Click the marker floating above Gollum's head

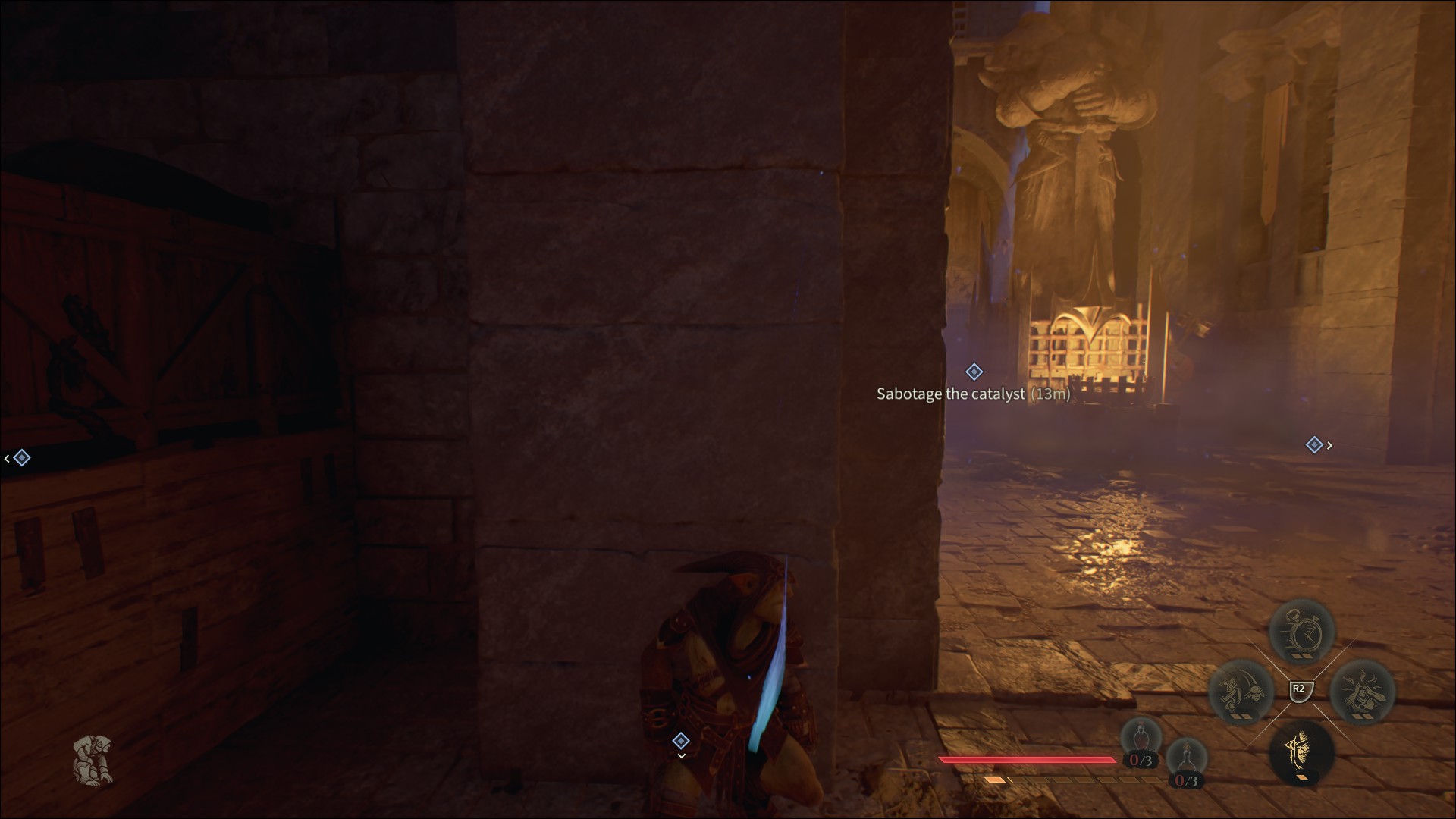pos(681,741)
